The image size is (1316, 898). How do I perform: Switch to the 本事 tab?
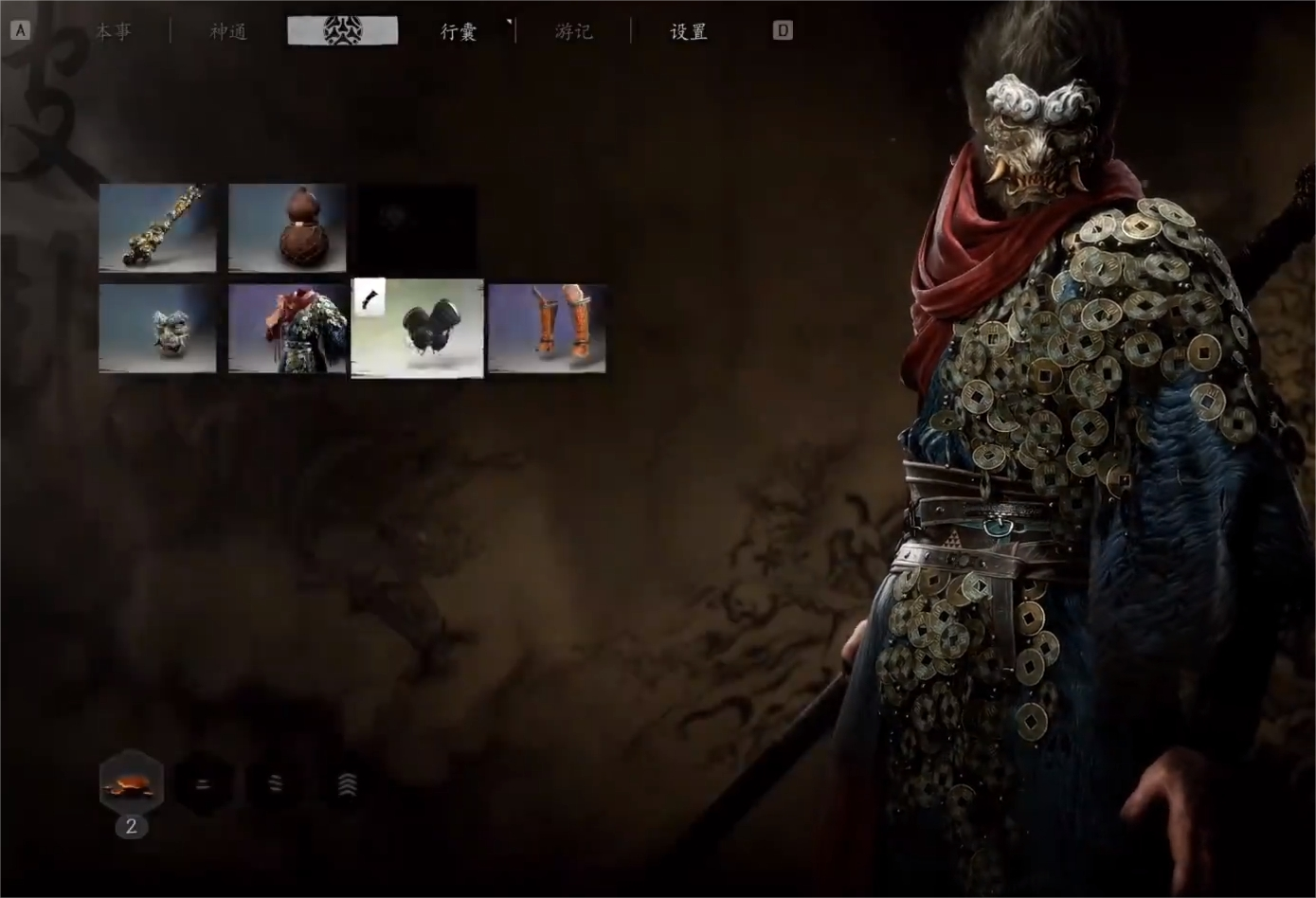(x=114, y=31)
